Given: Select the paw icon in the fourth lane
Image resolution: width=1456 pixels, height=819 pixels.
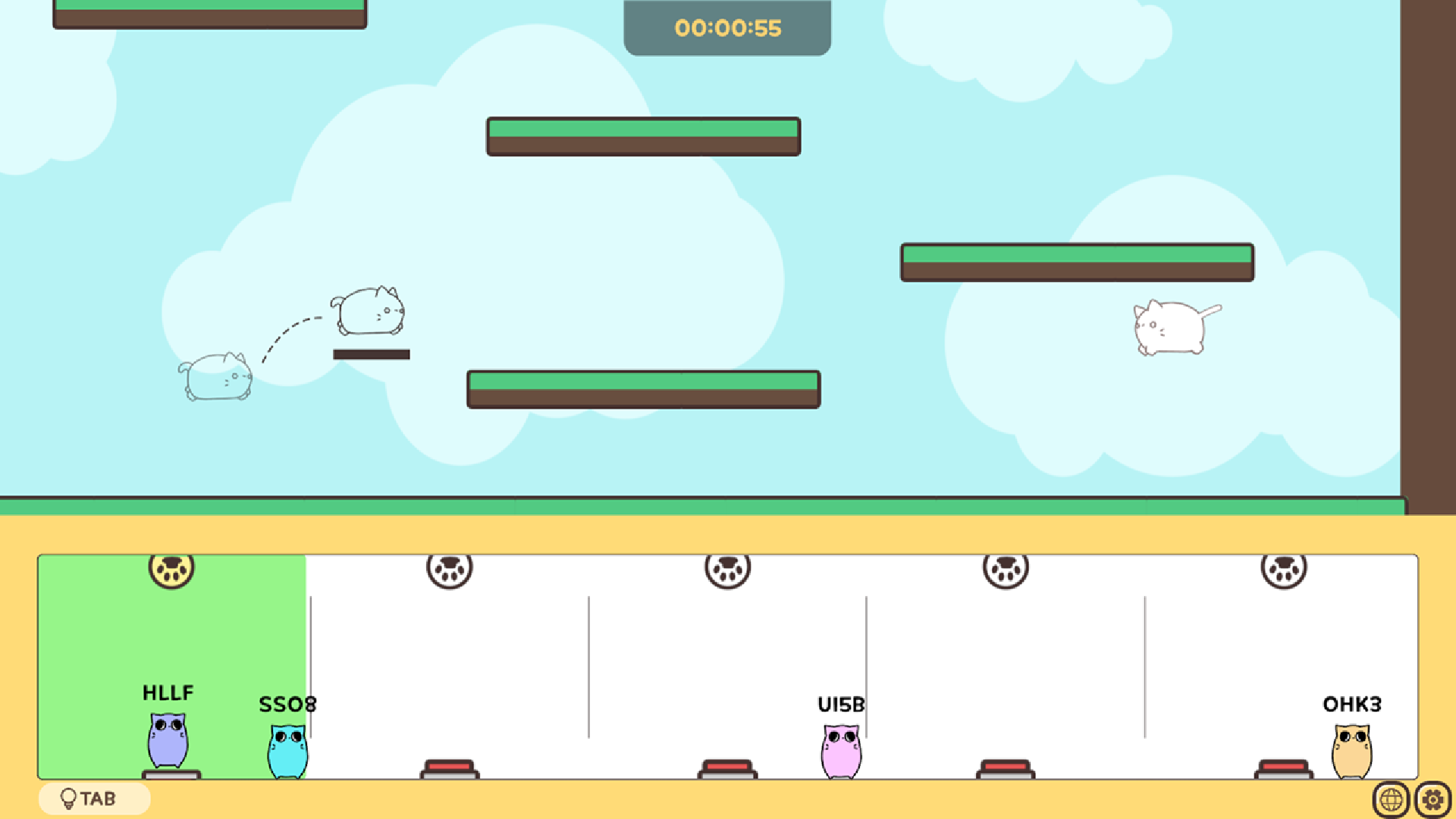Looking at the screenshot, I should (x=1006, y=571).
